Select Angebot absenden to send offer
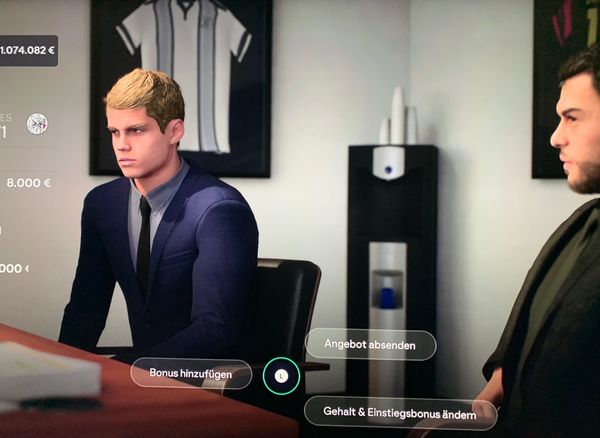 (370, 344)
